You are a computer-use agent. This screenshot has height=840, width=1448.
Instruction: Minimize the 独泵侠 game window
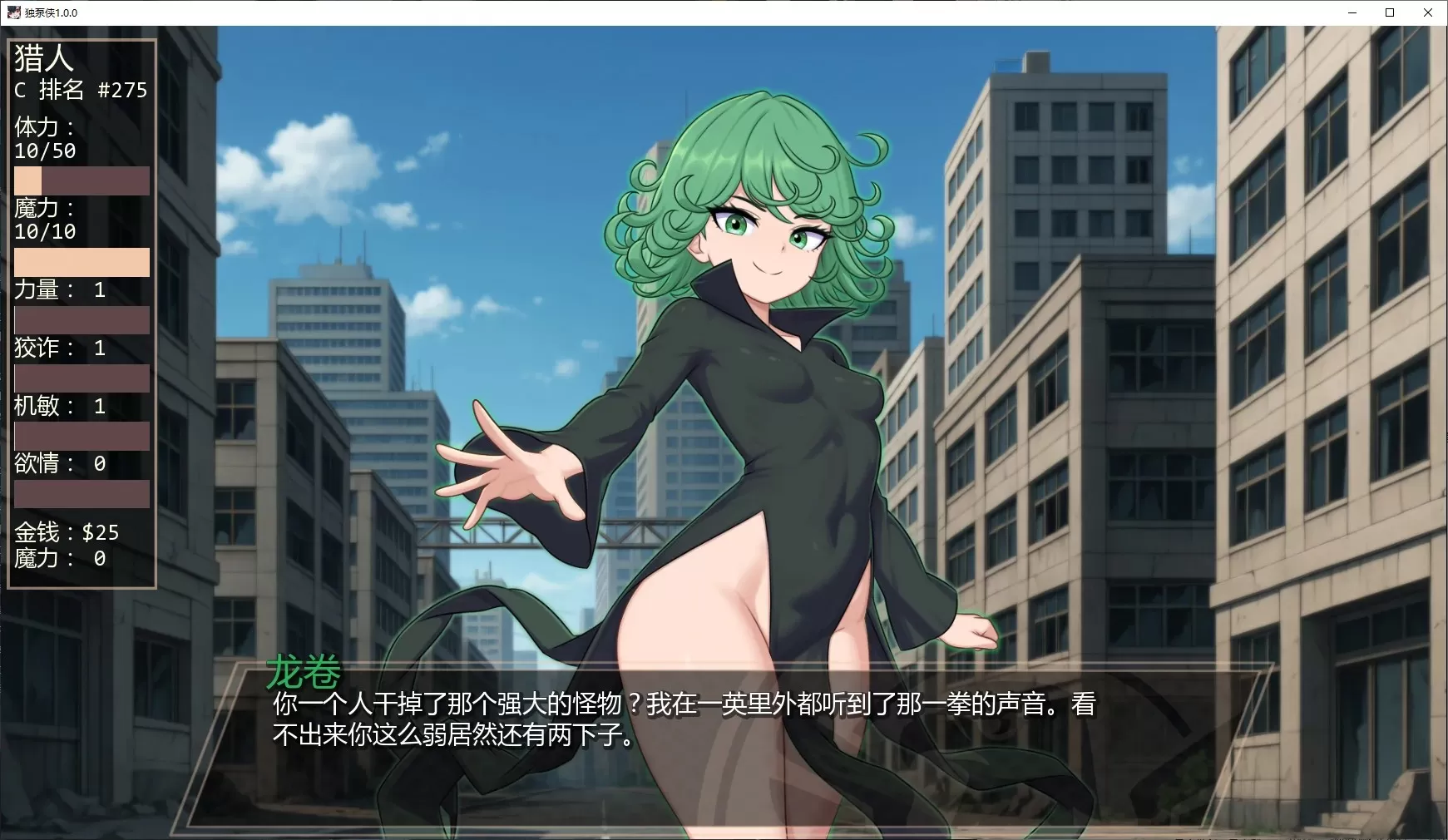[1351, 12]
